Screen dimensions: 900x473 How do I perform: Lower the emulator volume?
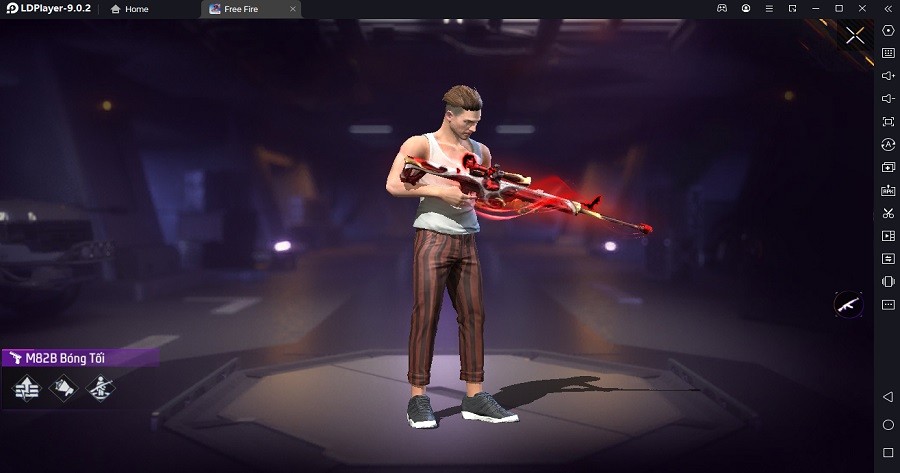tap(888, 98)
